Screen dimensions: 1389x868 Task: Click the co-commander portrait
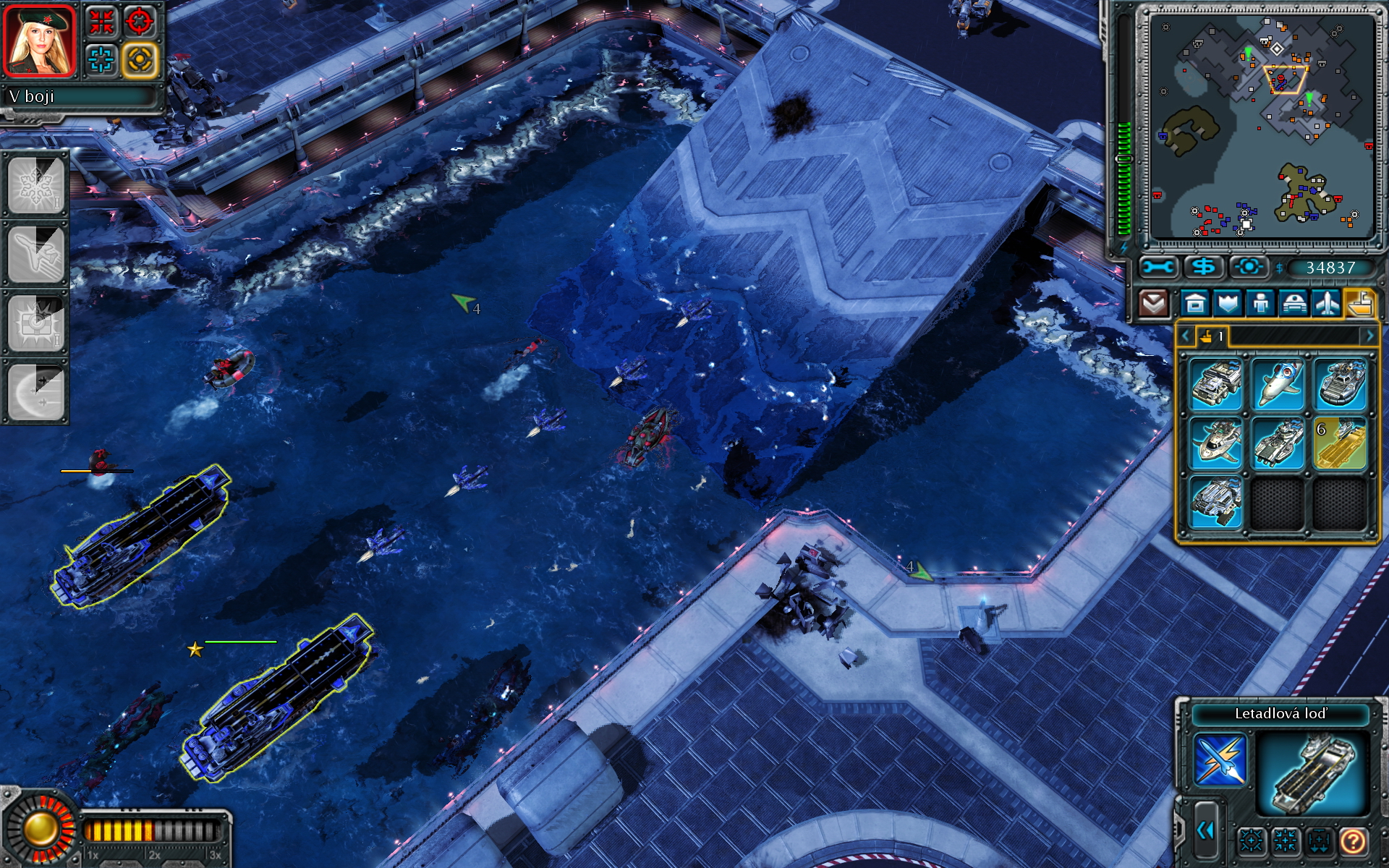(40, 41)
